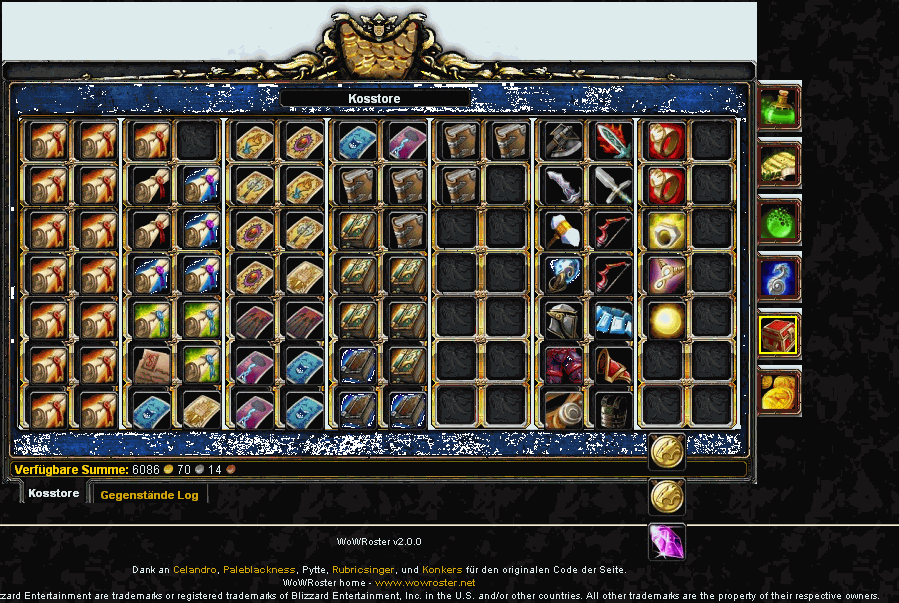This screenshot has width=899, height=603.
Task: Click the curved dagger item slot
Action: [564, 185]
